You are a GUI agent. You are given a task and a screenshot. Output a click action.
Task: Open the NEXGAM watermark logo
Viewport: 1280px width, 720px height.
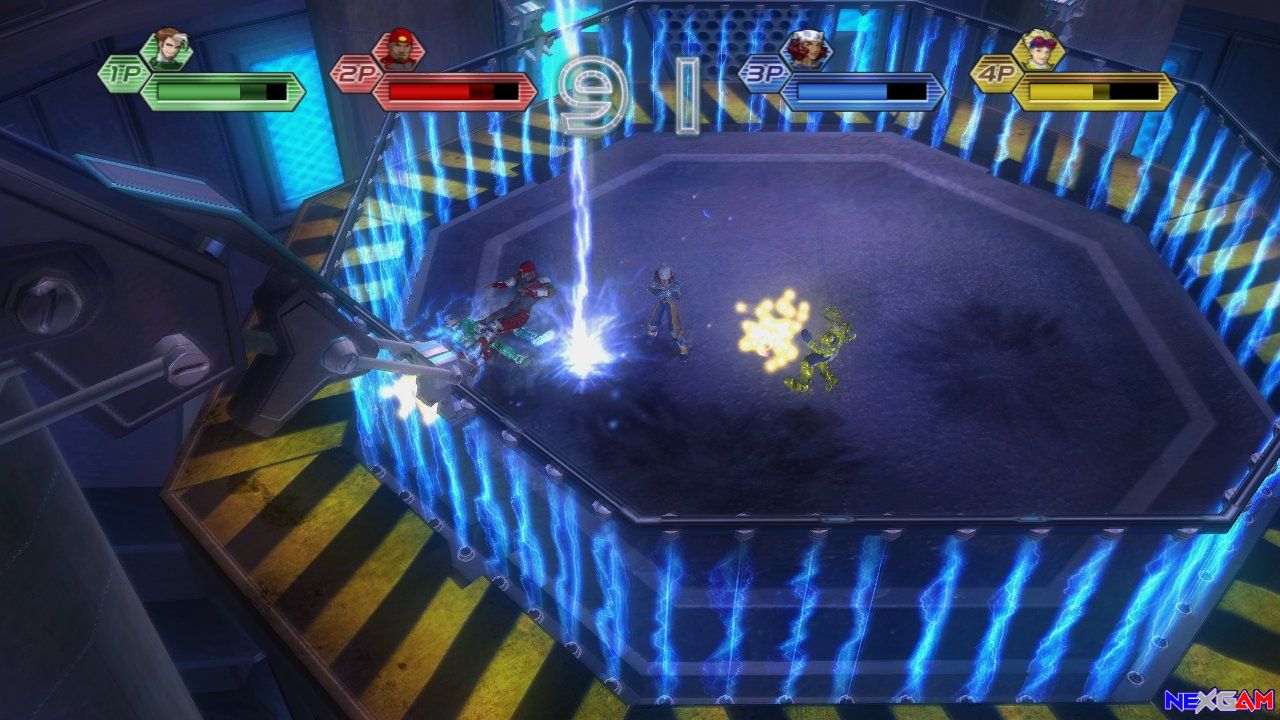pos(1219,701)
